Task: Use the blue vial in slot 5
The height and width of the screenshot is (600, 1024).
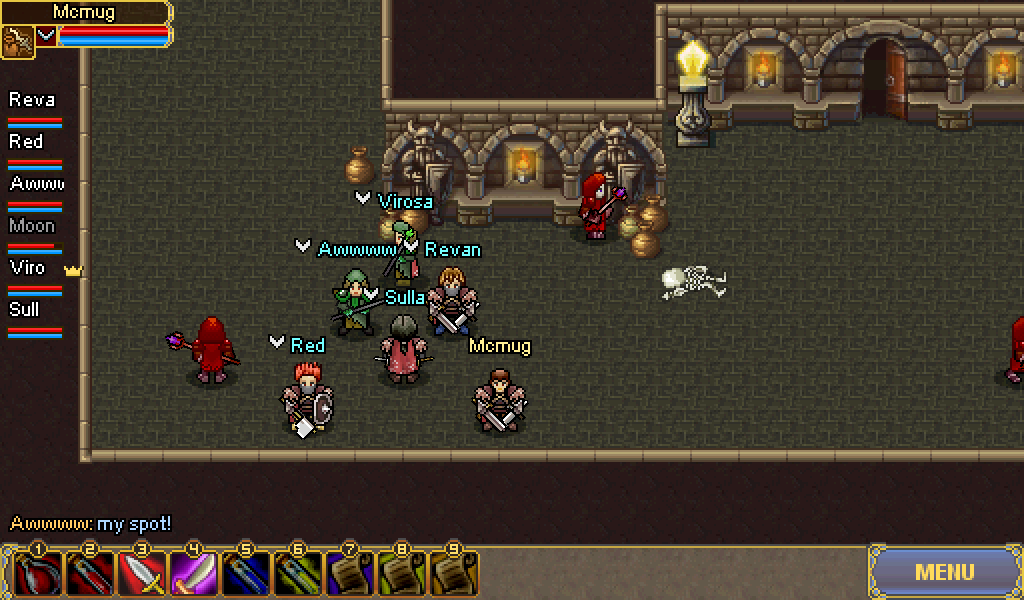Action: 246,575
